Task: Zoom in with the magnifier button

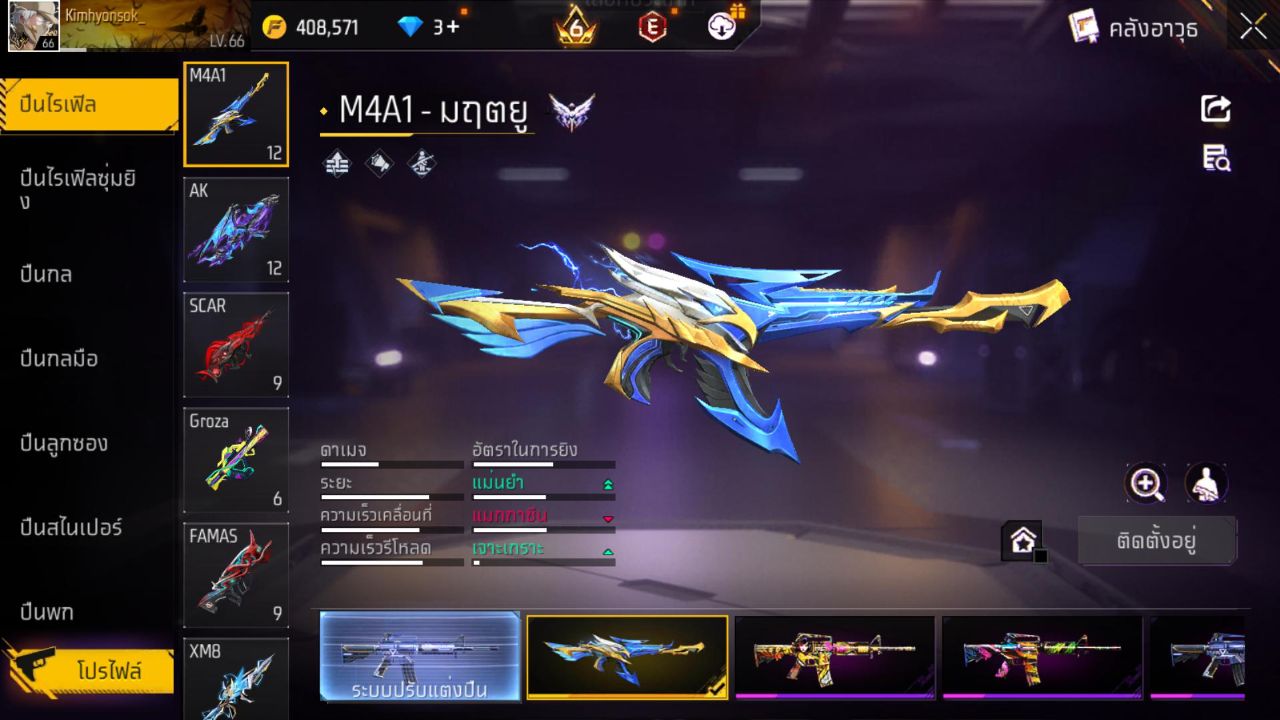Action: point(1146,484)
